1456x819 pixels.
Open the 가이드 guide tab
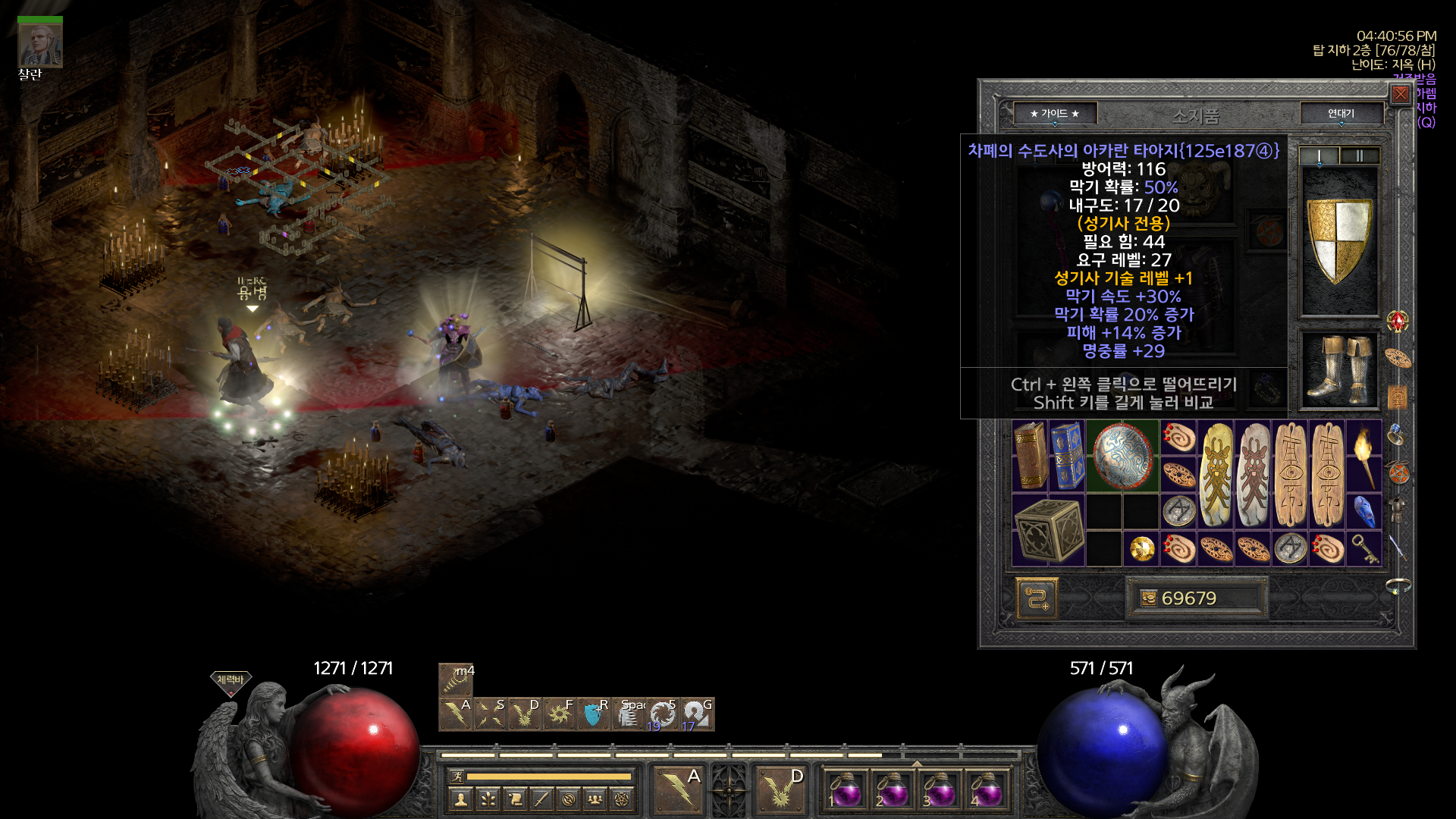1054,114
